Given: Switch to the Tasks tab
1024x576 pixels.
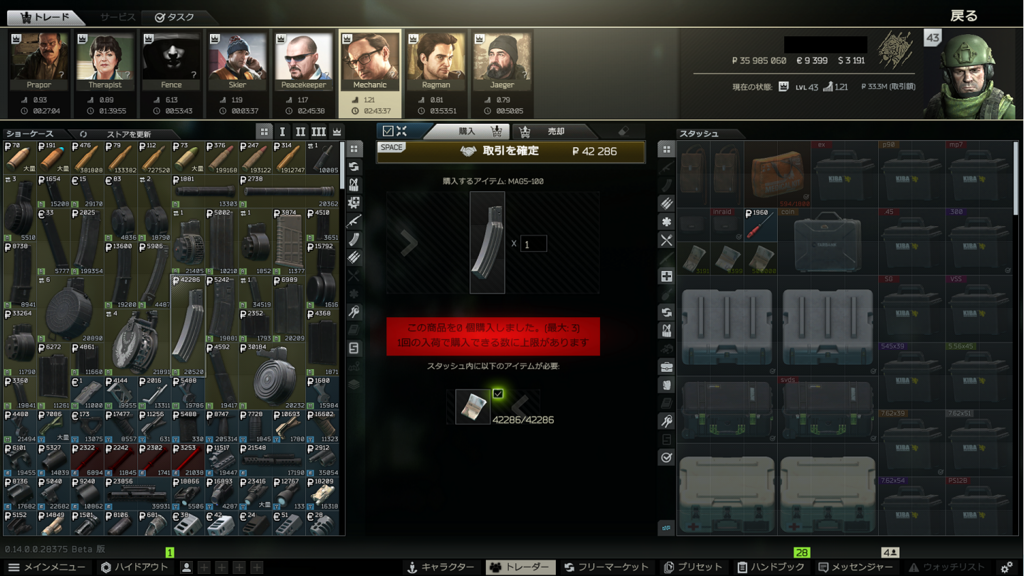Looking at the screenshot, I should point(174,17).
